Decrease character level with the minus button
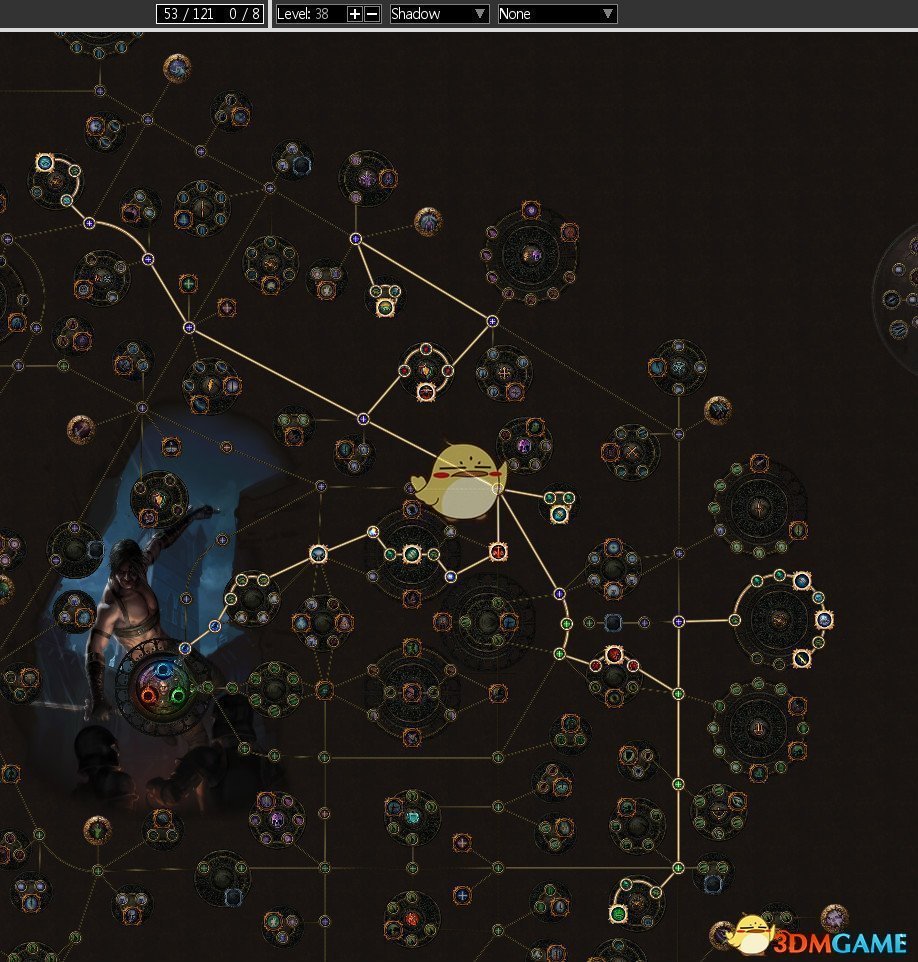Image resolution: width=918 pixels, height=962 pixels. pos(372,14)
